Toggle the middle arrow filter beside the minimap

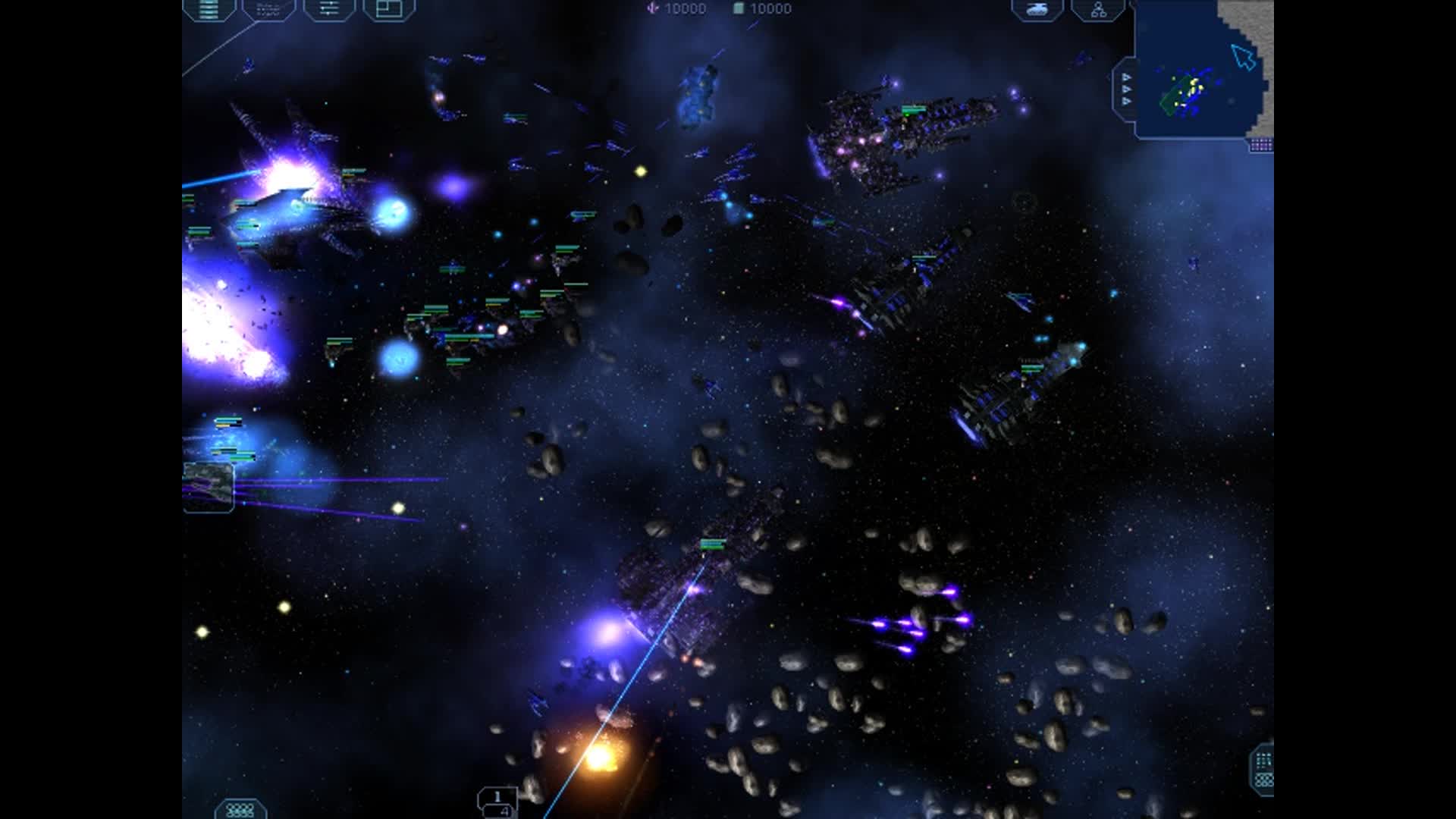[1126, 89]
